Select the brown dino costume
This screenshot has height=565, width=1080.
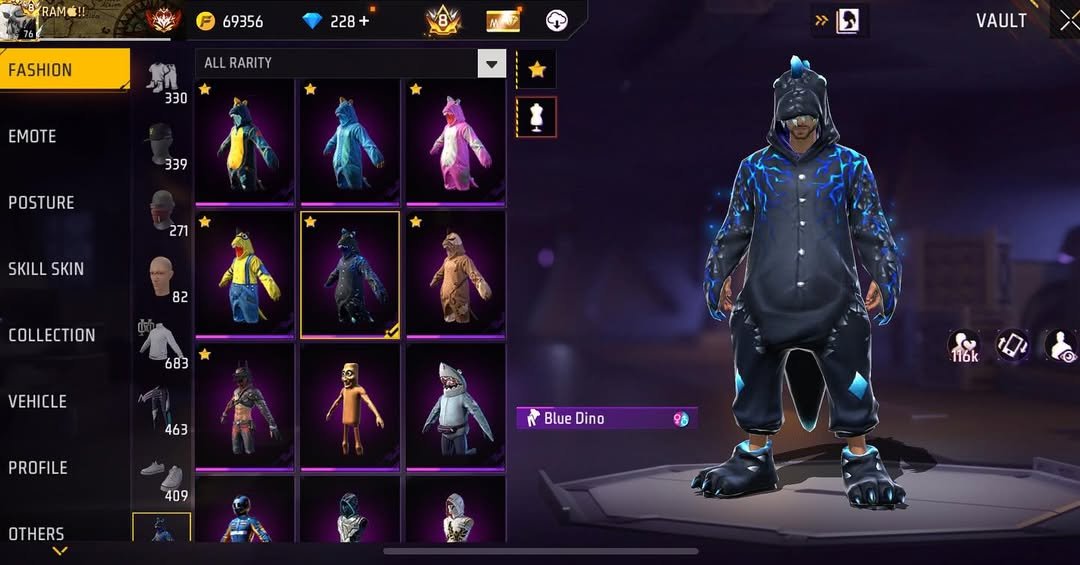[455, 273]
